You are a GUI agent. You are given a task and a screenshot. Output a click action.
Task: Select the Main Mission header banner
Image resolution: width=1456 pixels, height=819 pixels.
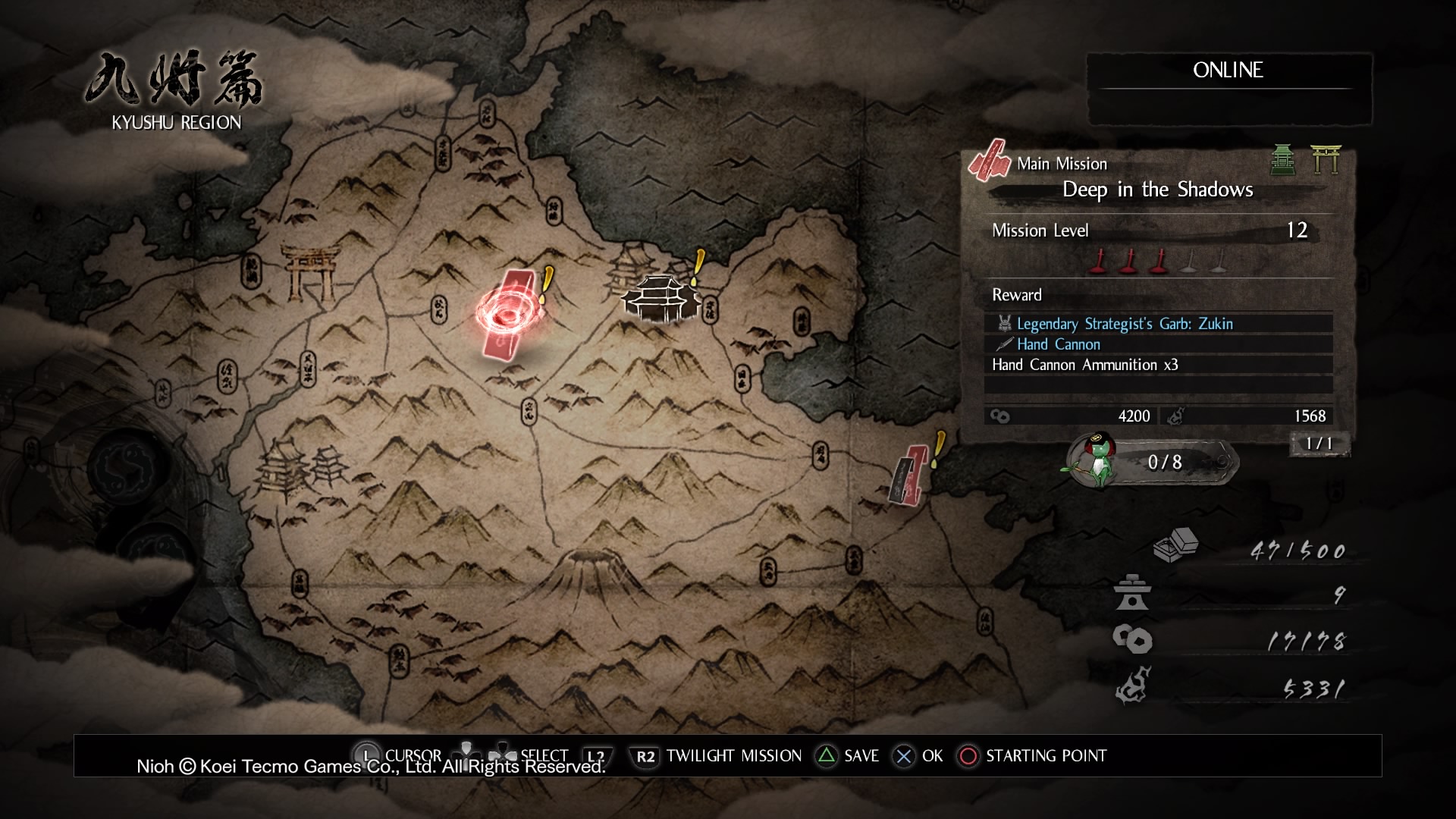pyautogui.click(x=1060, y=163)
